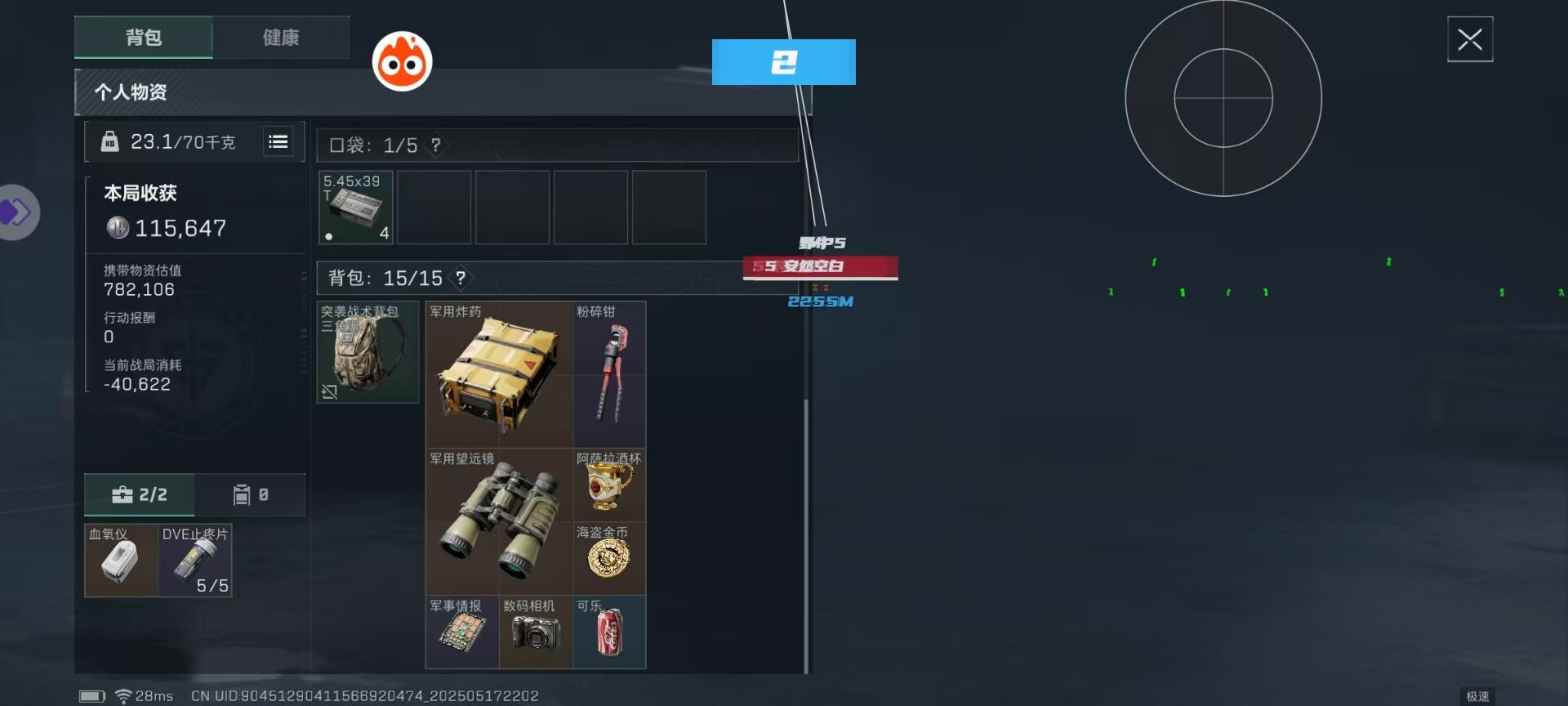Choose the 阿萨拉酒杯 item
This screenshot has height=706, width=1568.
[x=609, y=485]
